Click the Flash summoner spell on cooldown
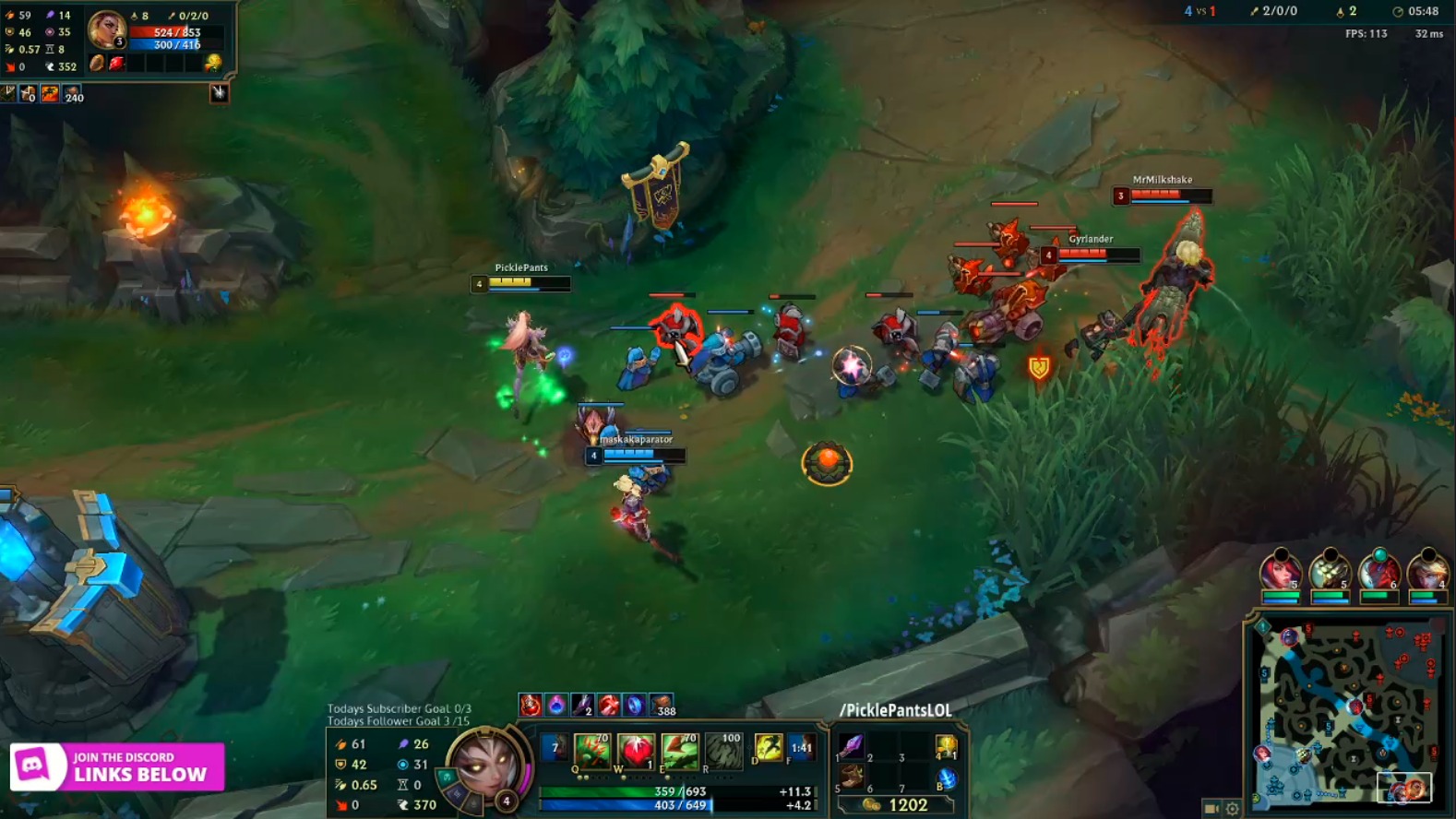This screenshot has width=1456, height=819. click(803, 749)
